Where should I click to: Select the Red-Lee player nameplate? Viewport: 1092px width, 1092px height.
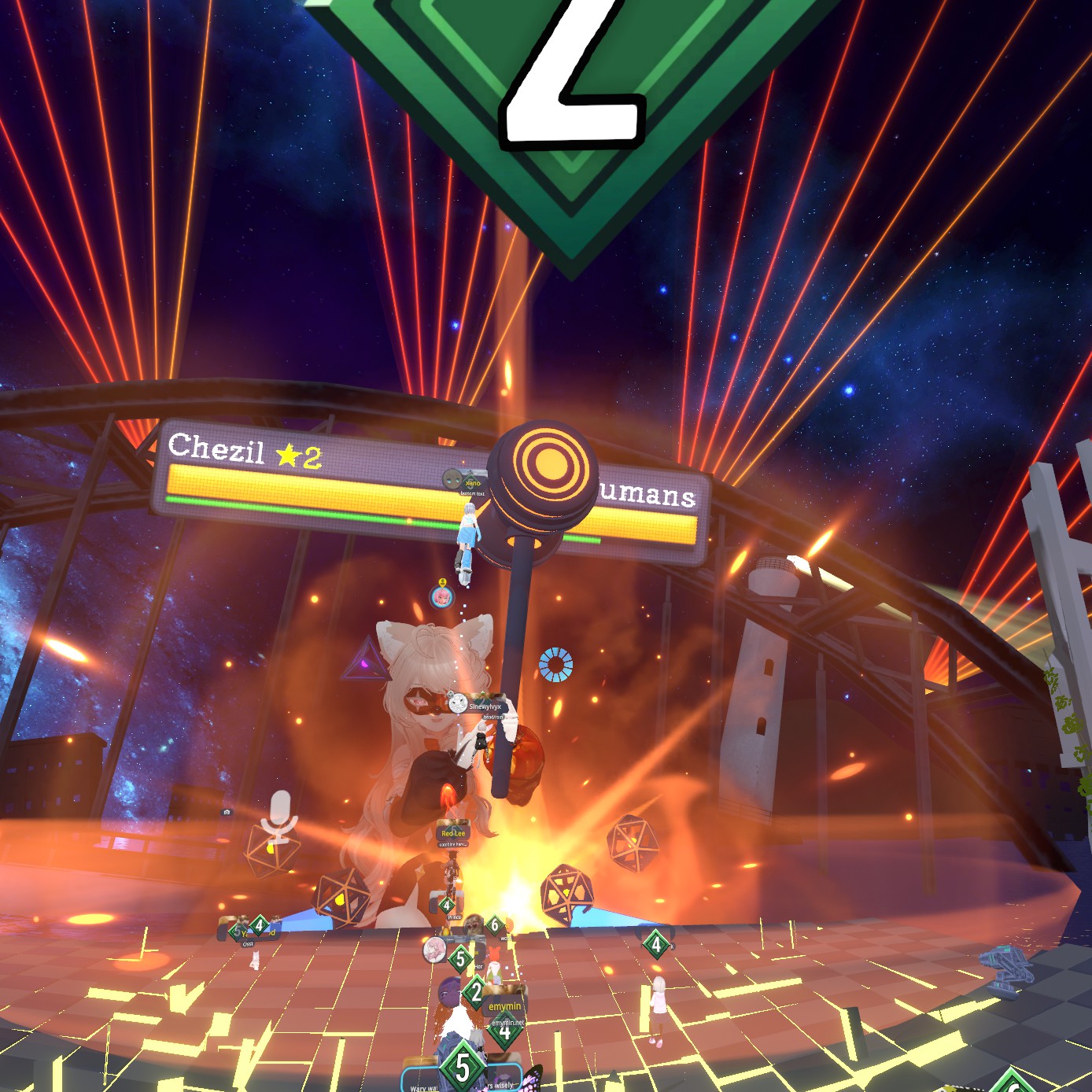click(x=453, y=832)
